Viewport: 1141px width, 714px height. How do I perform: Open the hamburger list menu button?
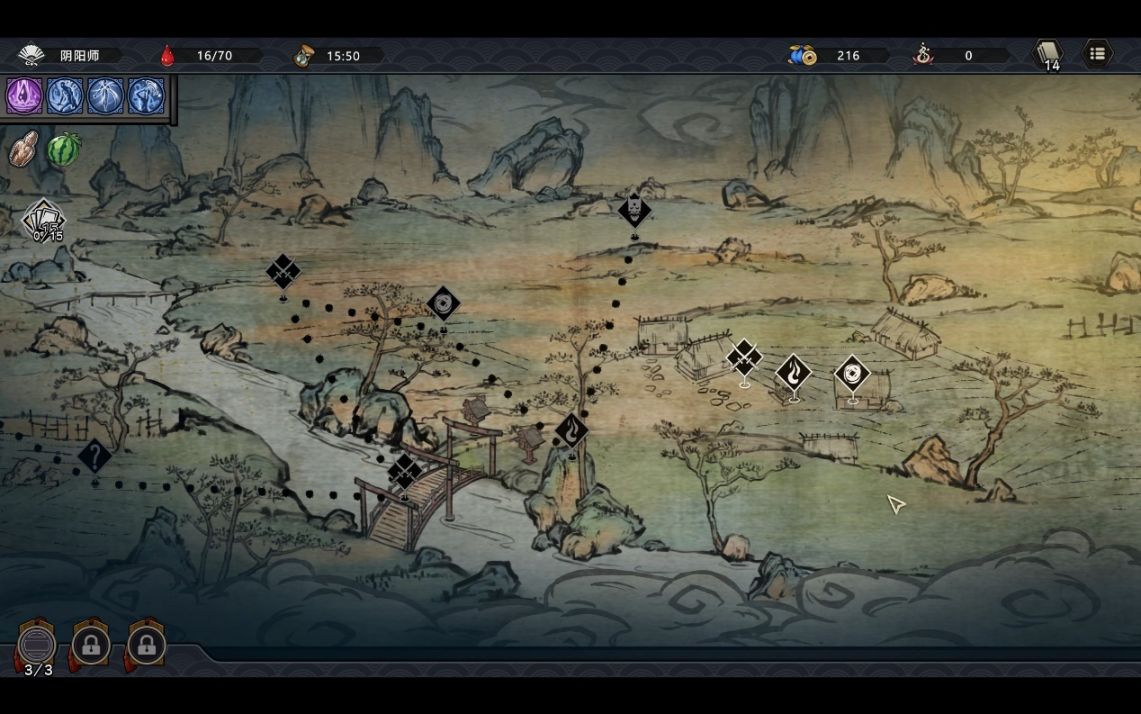[x=1097, y=55]
